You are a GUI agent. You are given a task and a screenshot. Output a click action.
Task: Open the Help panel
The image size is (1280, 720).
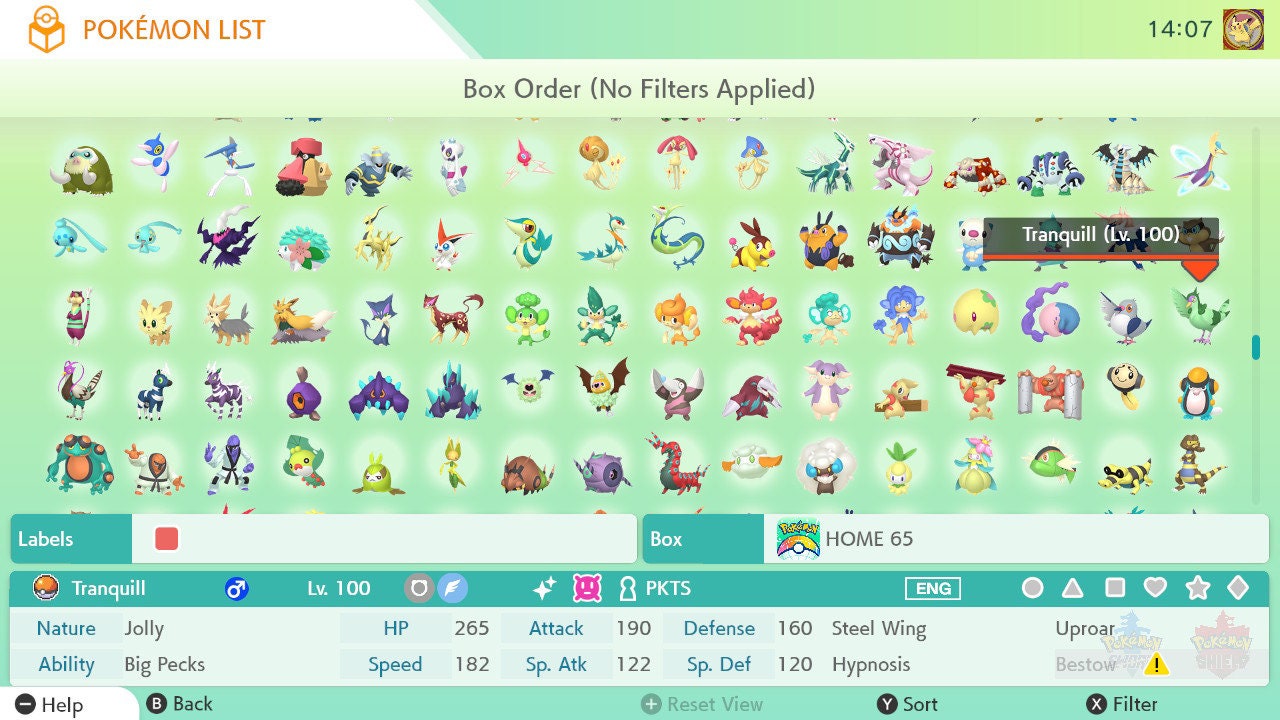click(50, 704)
